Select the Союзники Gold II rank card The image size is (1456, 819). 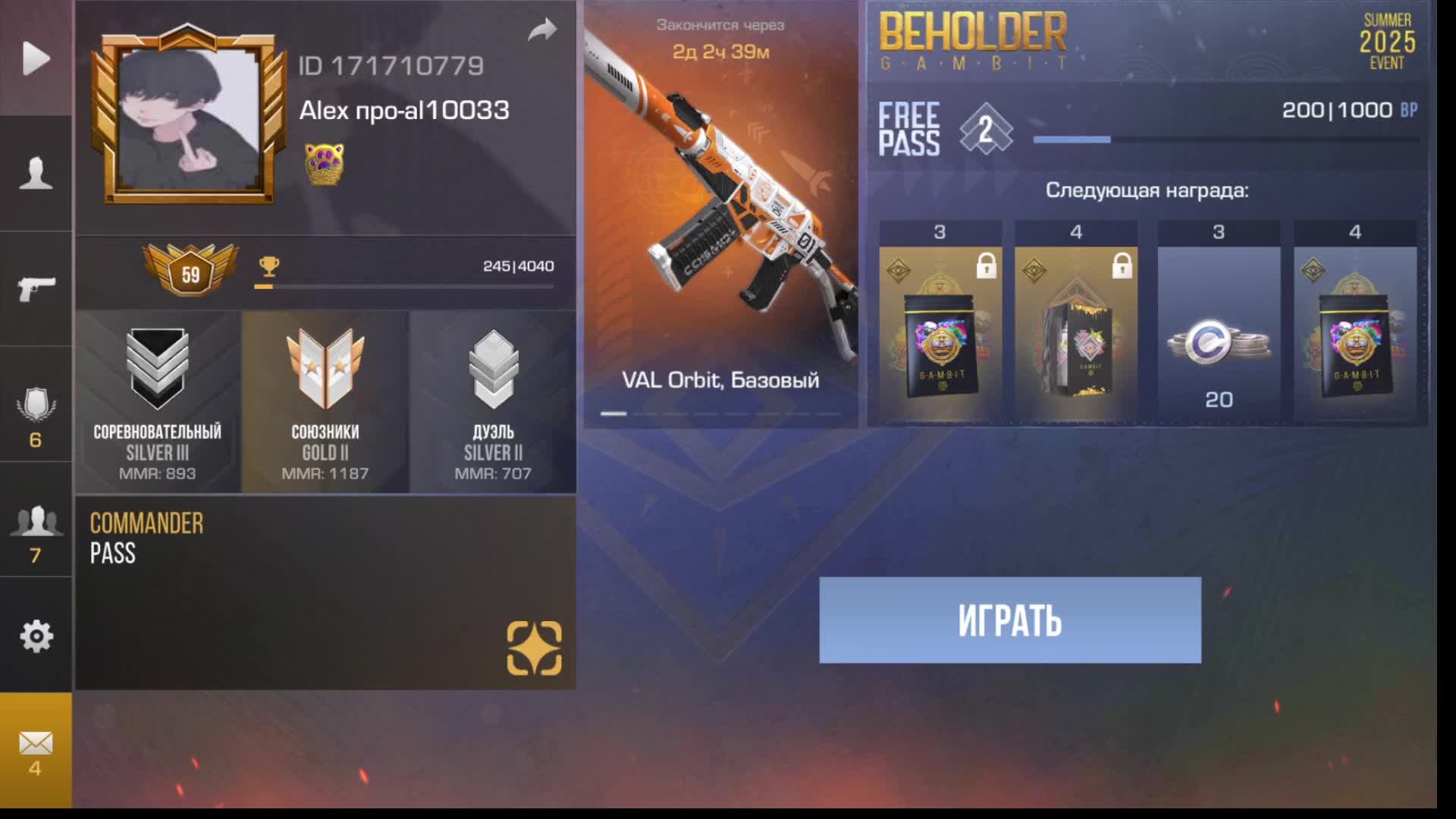pos(325,403)
